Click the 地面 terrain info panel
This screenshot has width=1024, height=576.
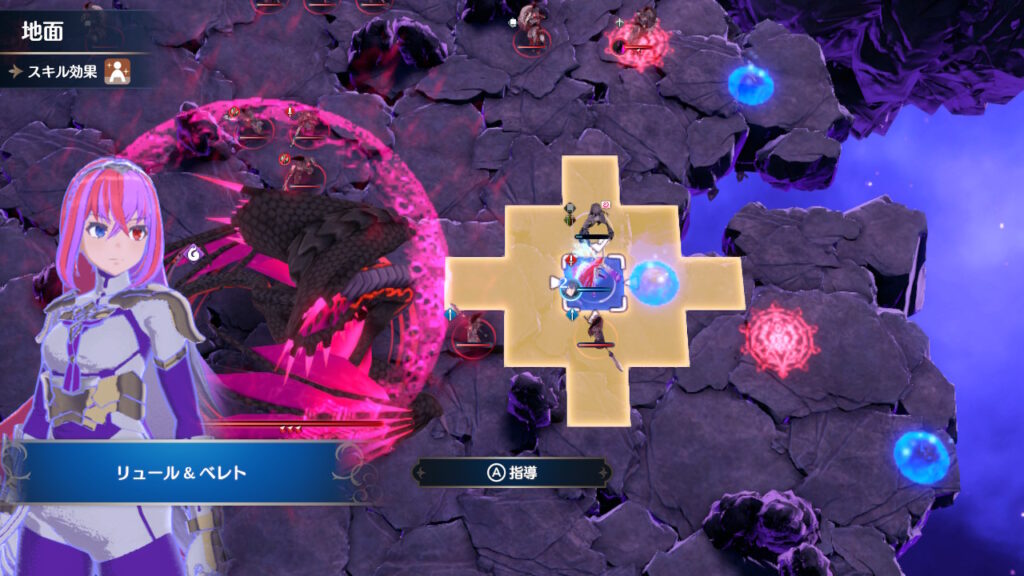click(60, 31)
